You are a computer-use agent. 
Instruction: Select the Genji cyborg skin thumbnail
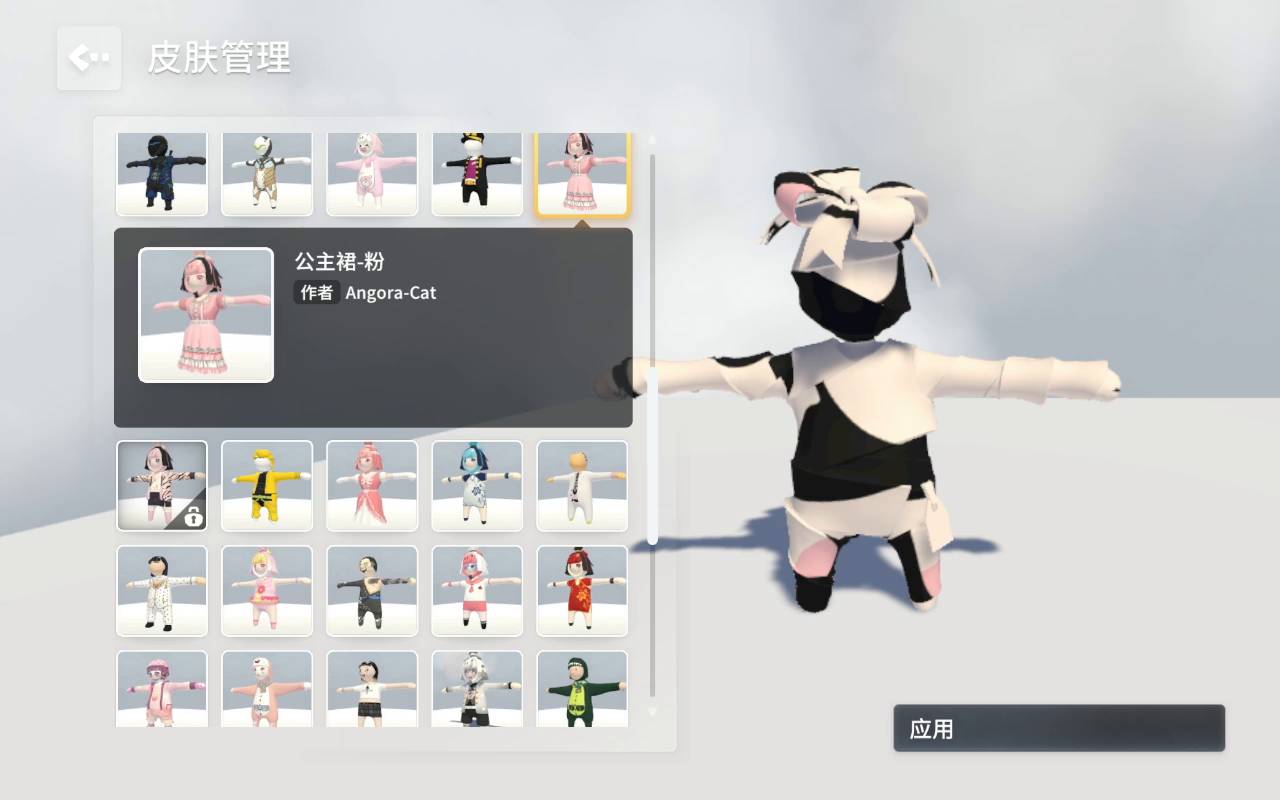click(x=267, y=172)
